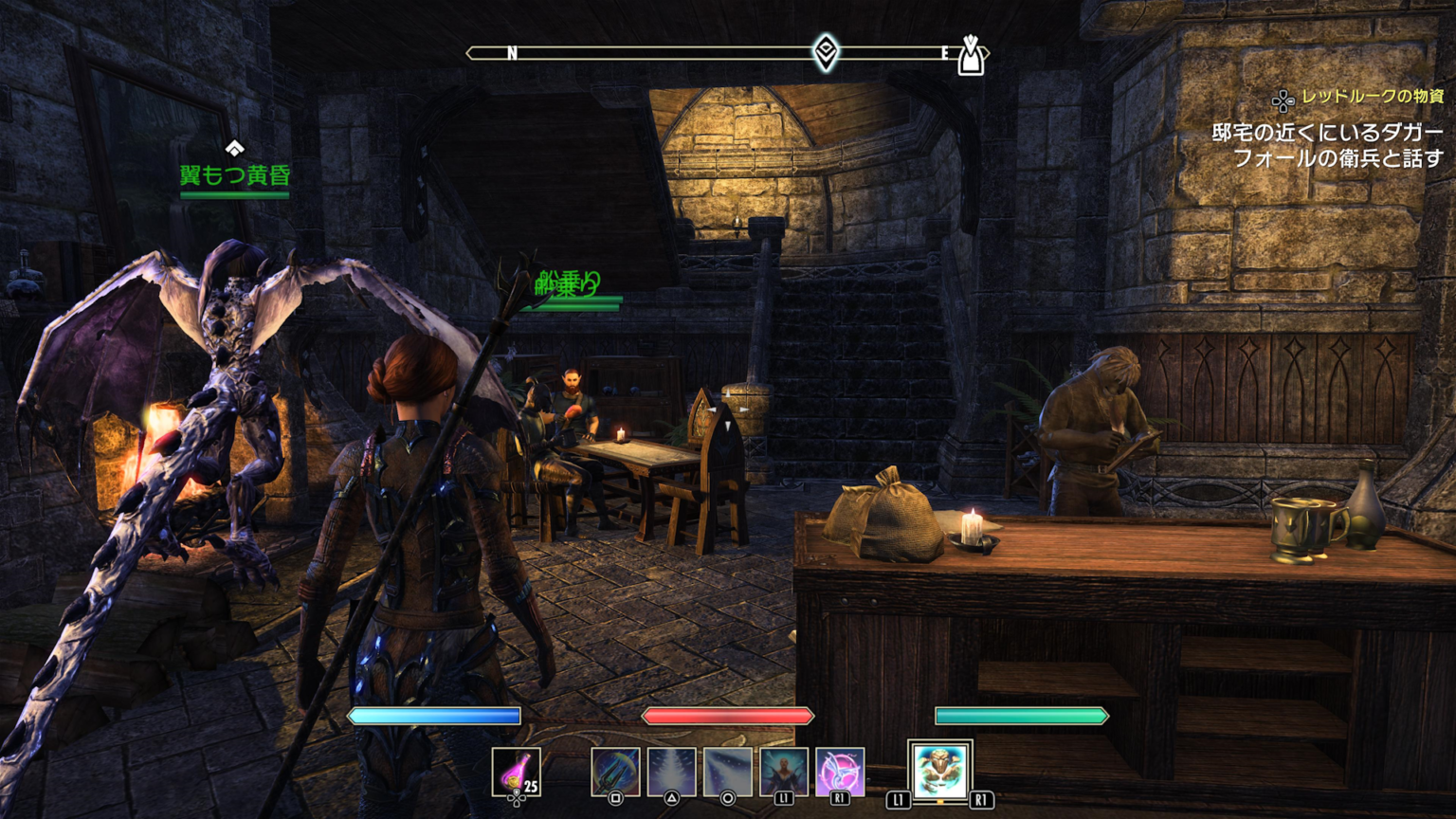
Task: Activate the robed mage figure ability
Action: click(784, 771)
